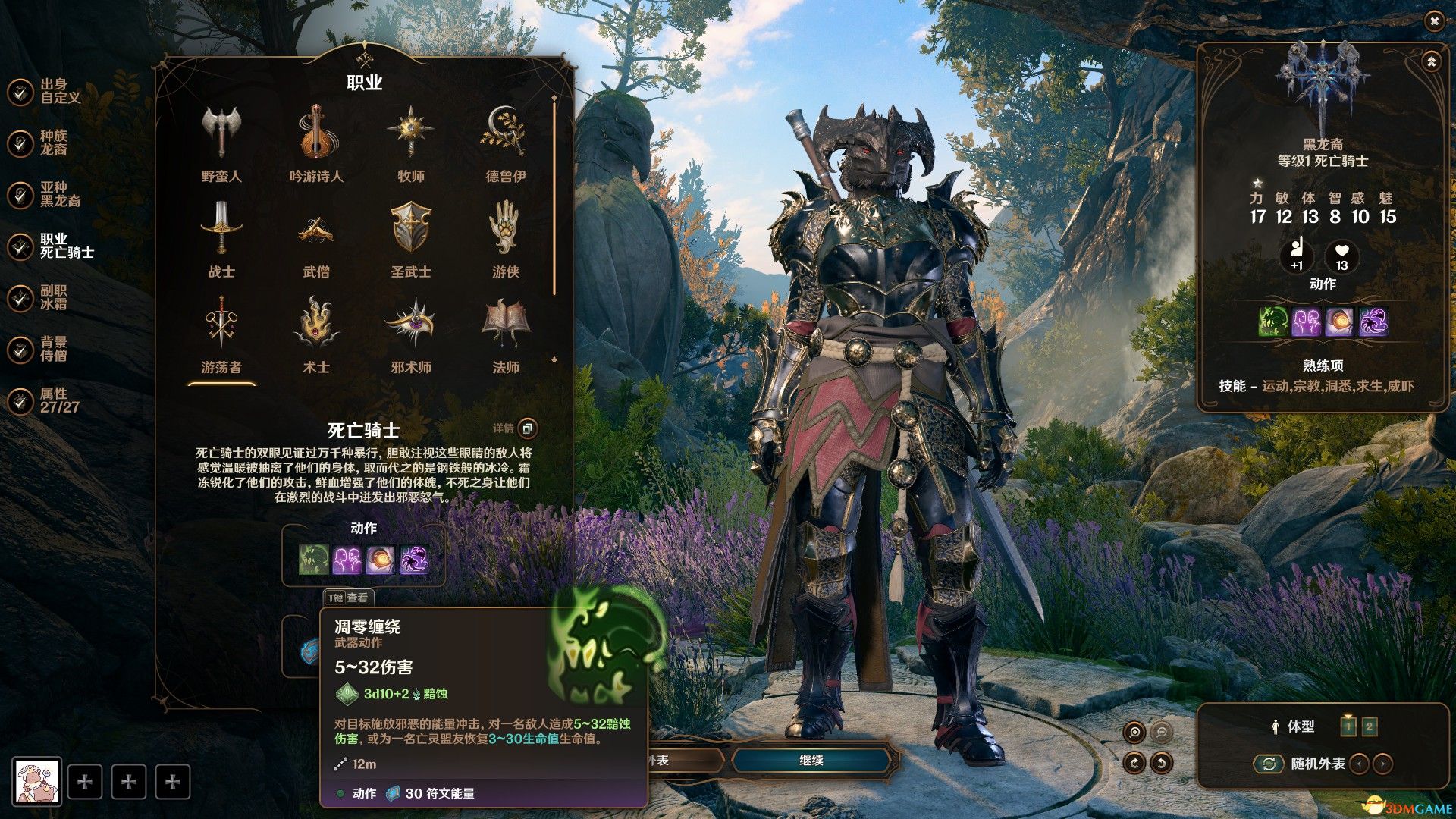The image size is (1456, 819).
Task: Select the 圣武士 (Paladin) class icon
Action: [x=409, y=226]
